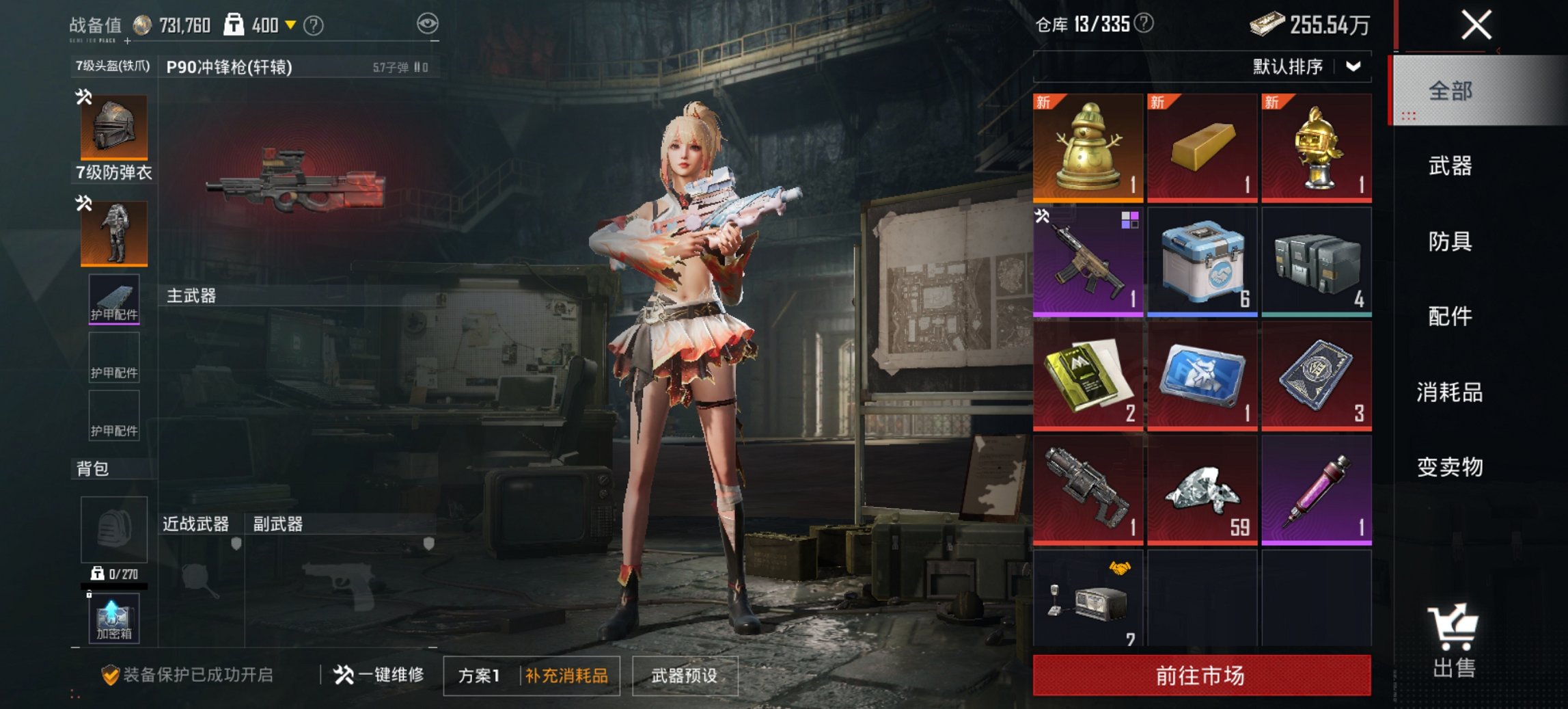This screenshot has height=709, width=1568.
Task: Select the 7级头盔(铁爪) helmet slot icon
Action: click(113, 126)
